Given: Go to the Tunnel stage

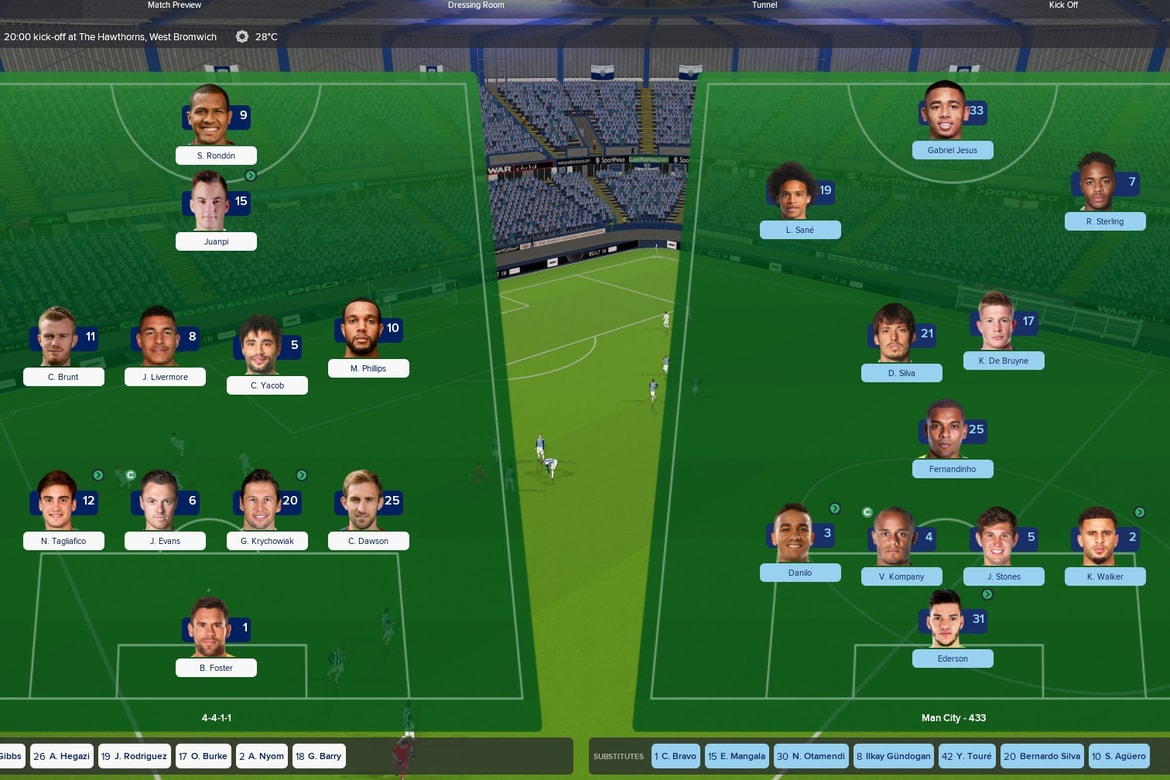Looking at the screenshot, I should (764, 5).
